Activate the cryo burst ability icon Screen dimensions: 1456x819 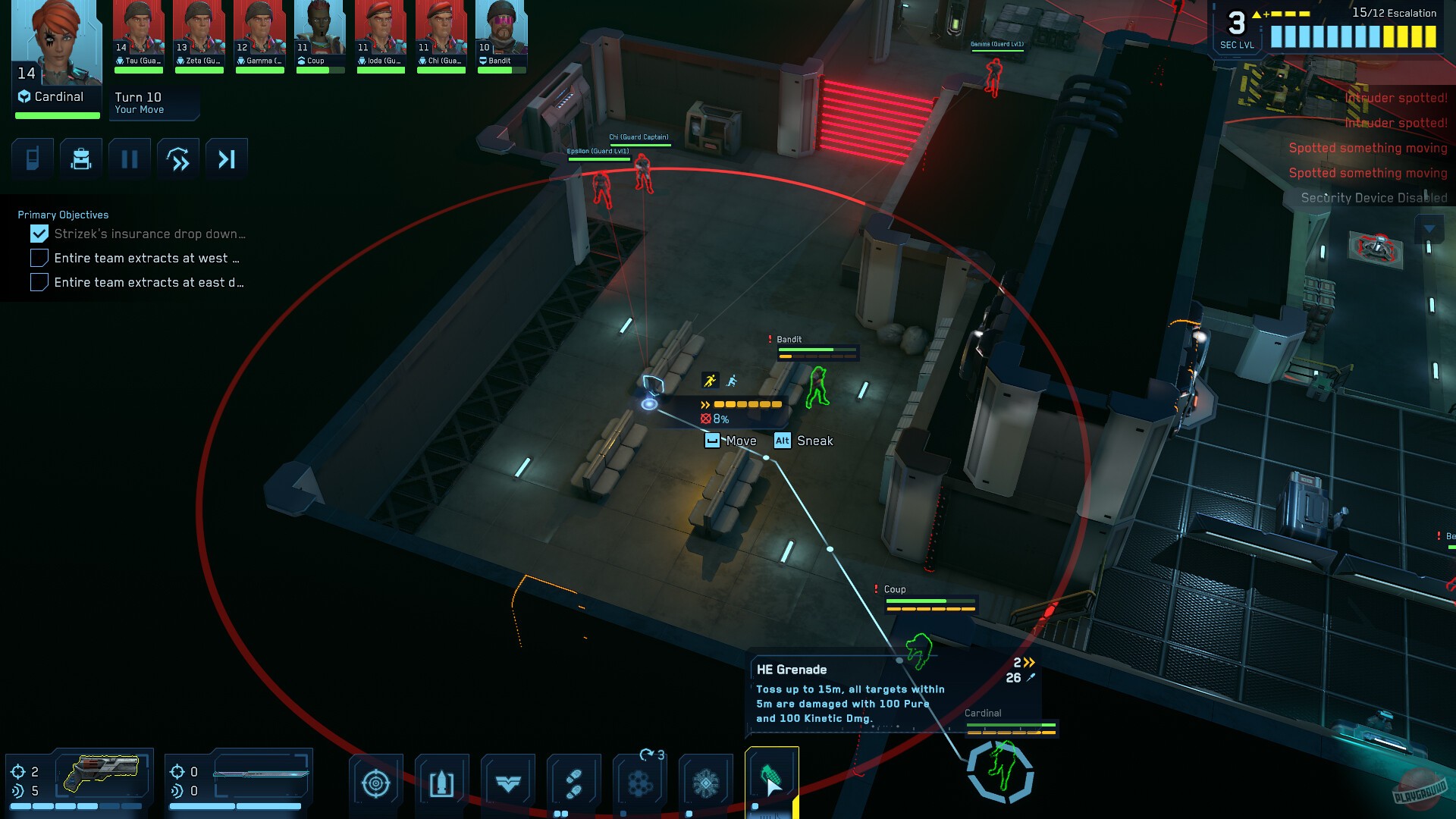[x=706, y=781]
